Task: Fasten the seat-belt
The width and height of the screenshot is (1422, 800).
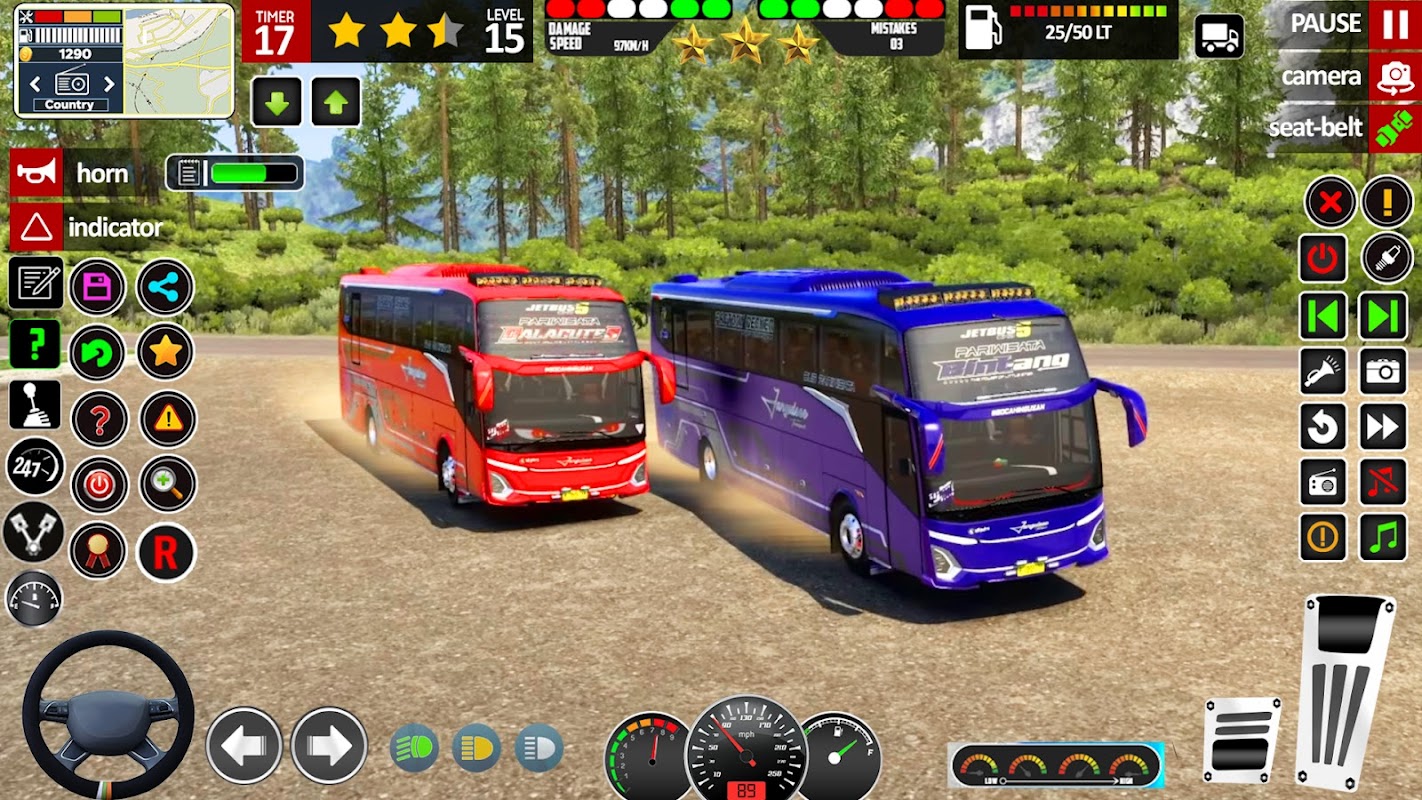Action: [1394, 128]
